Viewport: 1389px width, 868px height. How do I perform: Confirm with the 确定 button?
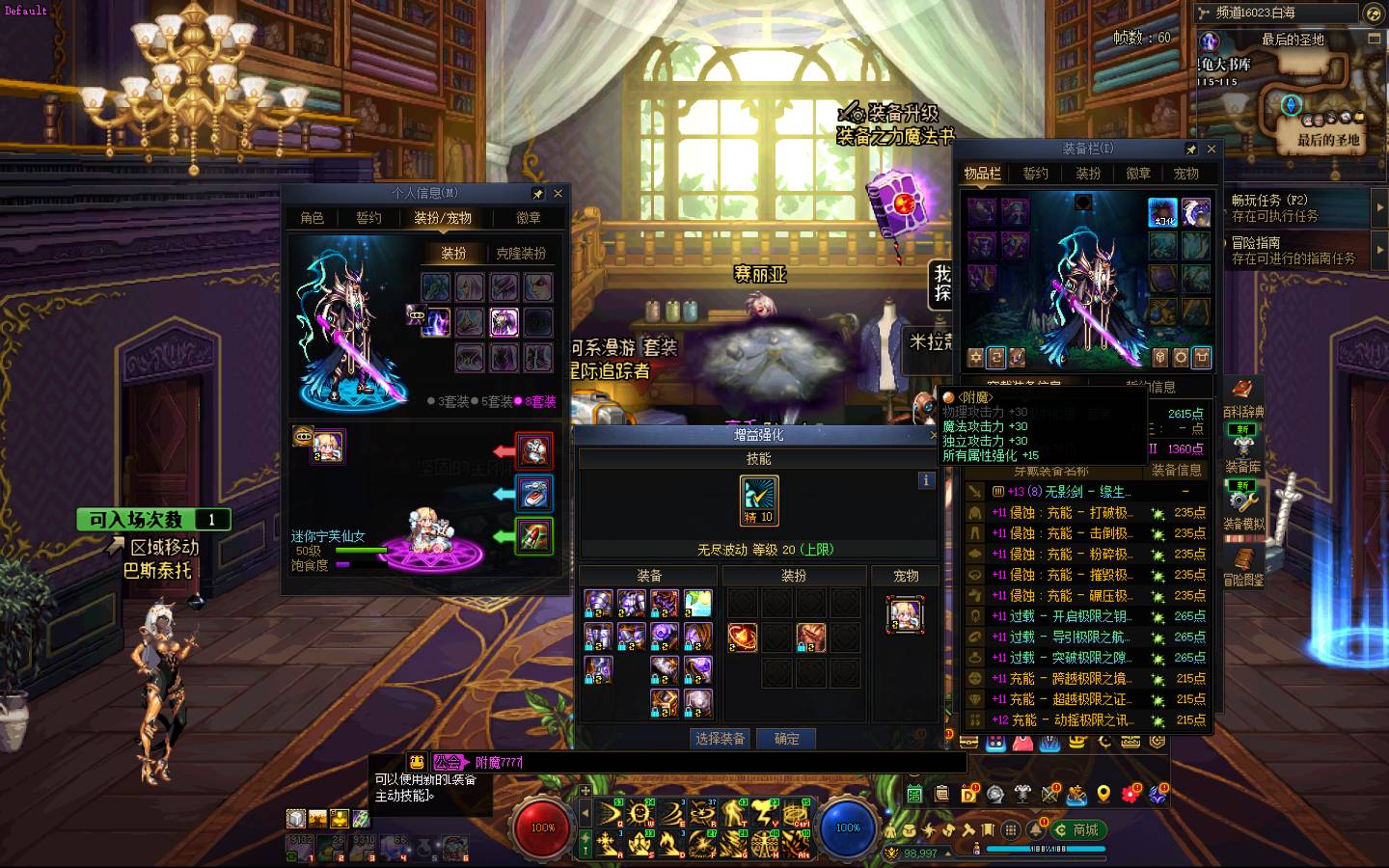[x=787, y=739]
